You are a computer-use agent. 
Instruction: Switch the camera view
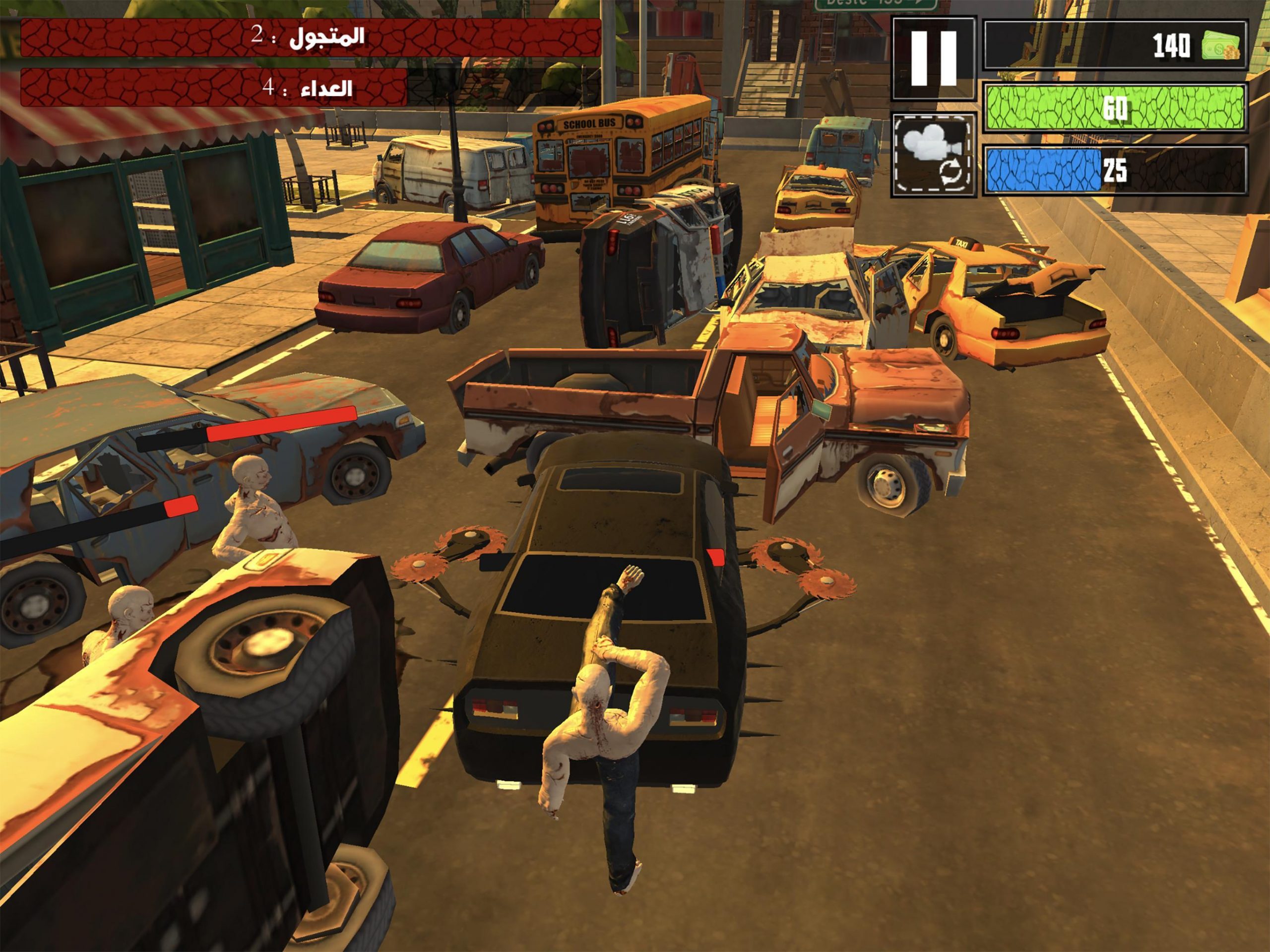coord(934,153)
